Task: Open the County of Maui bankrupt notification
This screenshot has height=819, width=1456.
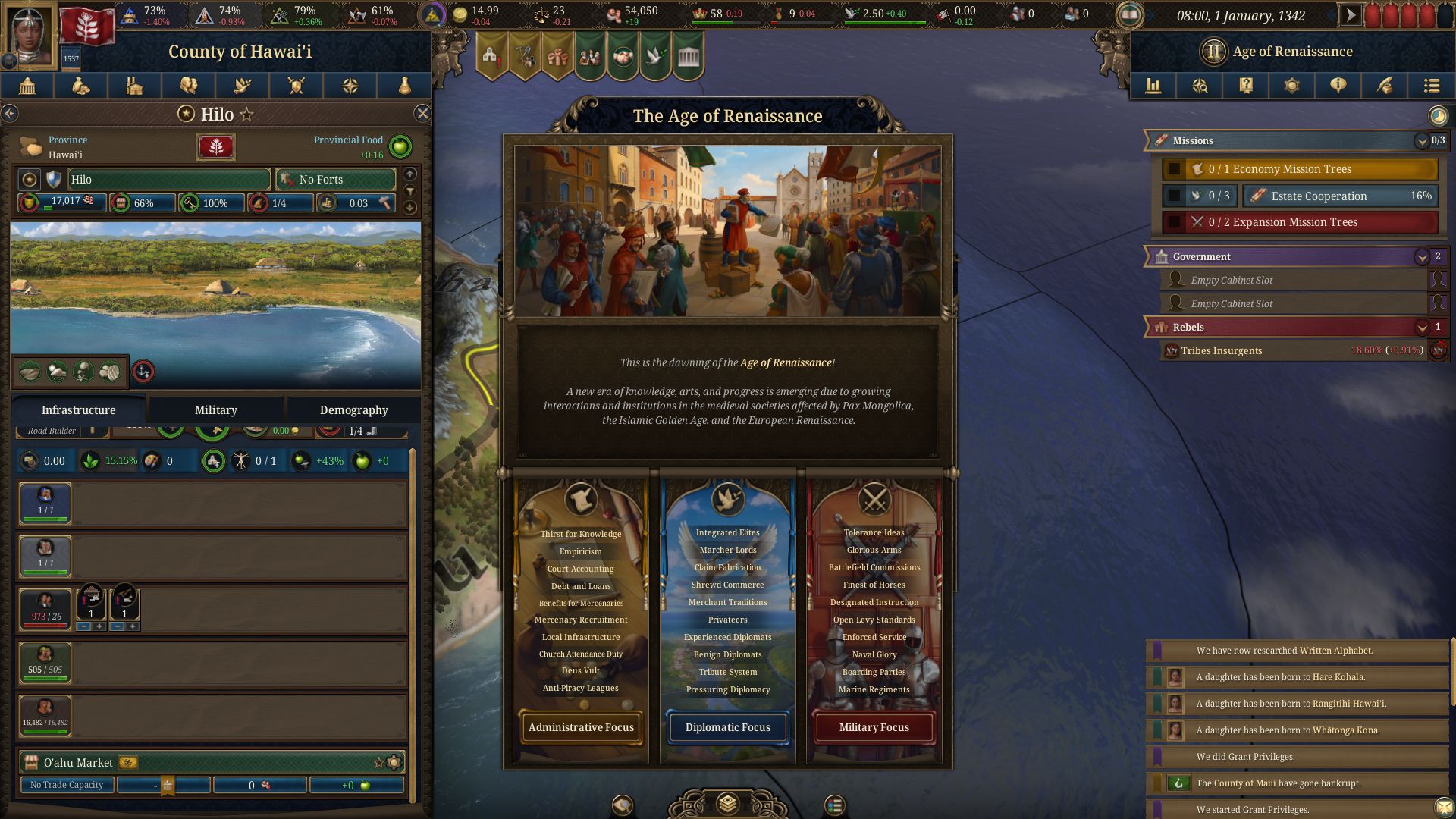Action: (x=1298, y=783)
